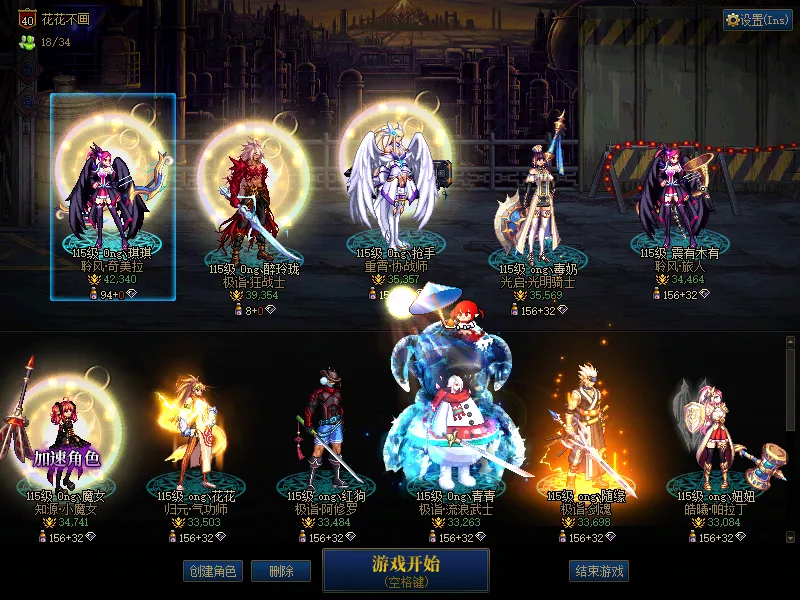Screen dimensions: 800x600
Task: Click the character list scrollbar
Action: 790,440
